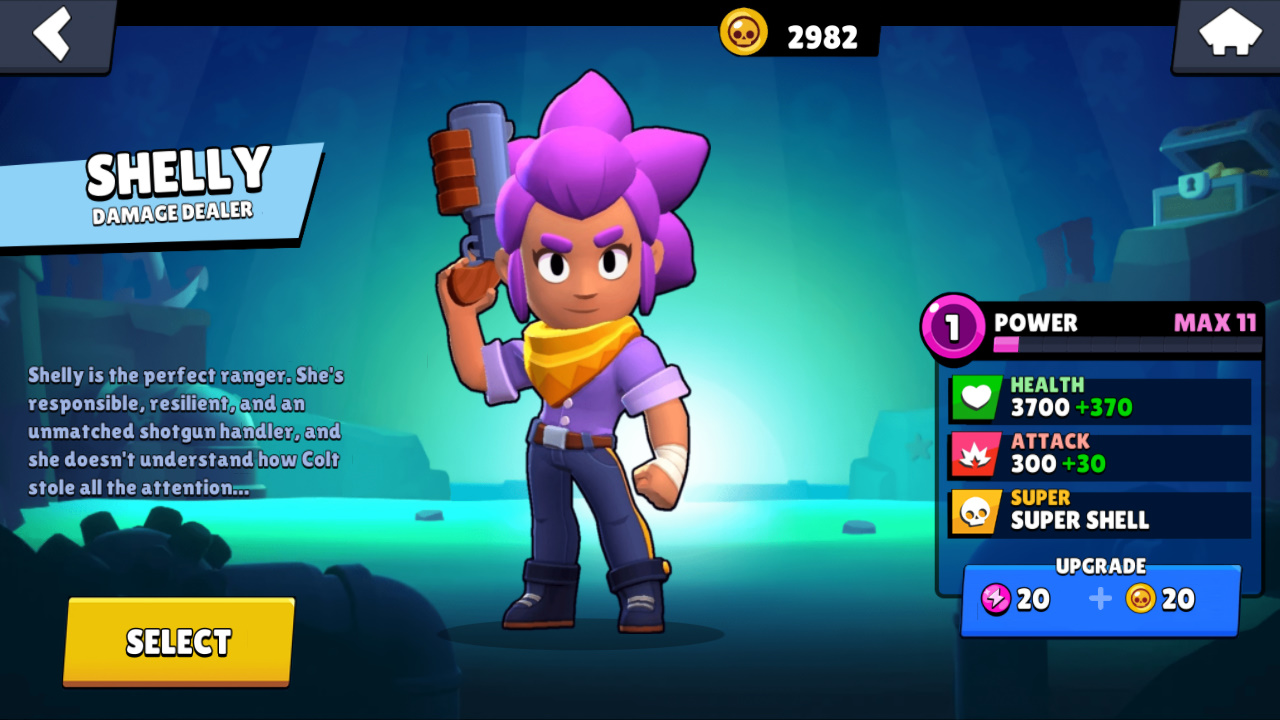Click the heart icon next to HEALTH stat
Viewport: 1280px width, 720px height.
coord(975,398)
